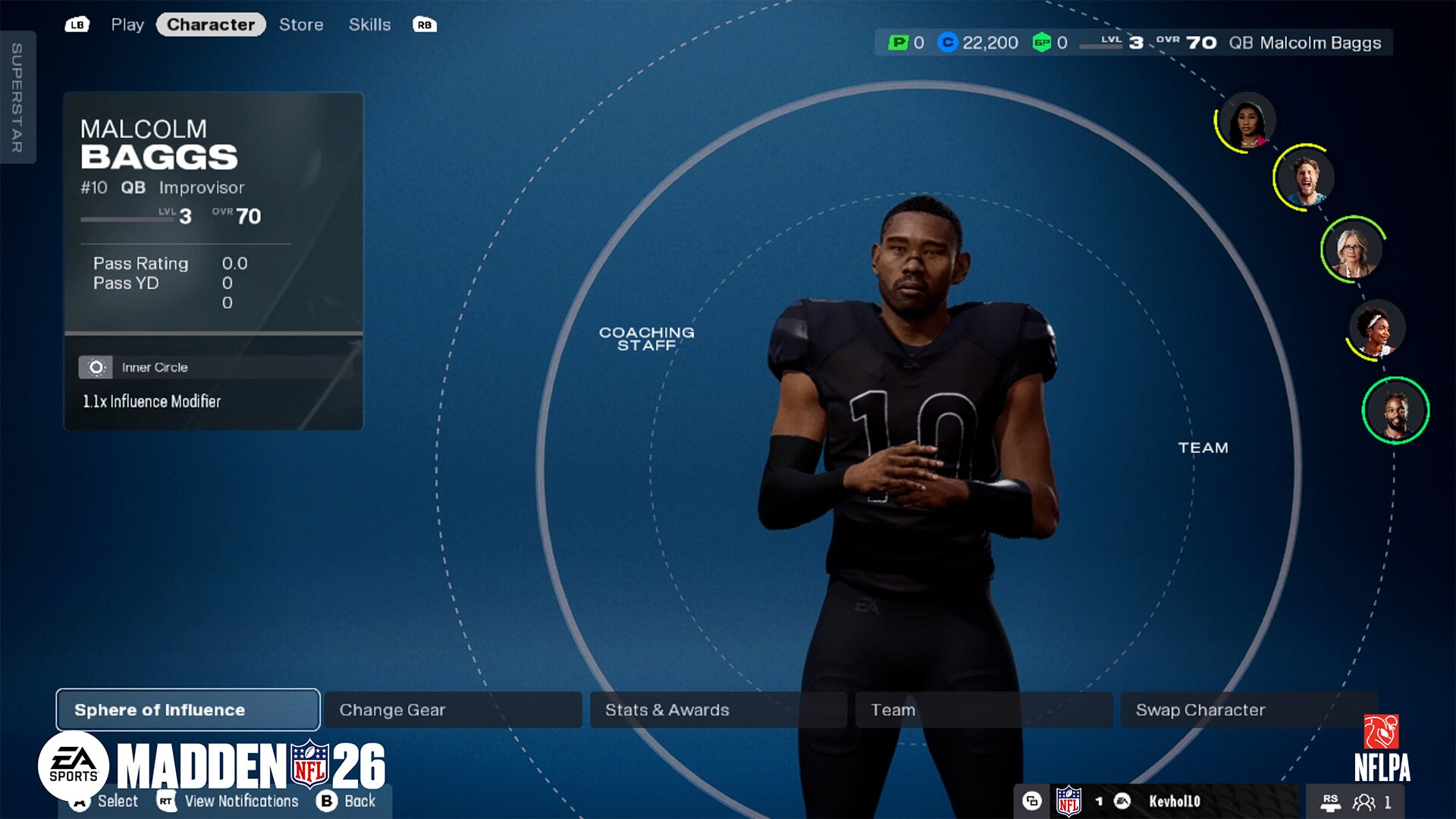Switch to the Skills tab
The width and height of the screenshot is (1456, 819).
coord(370,24)
